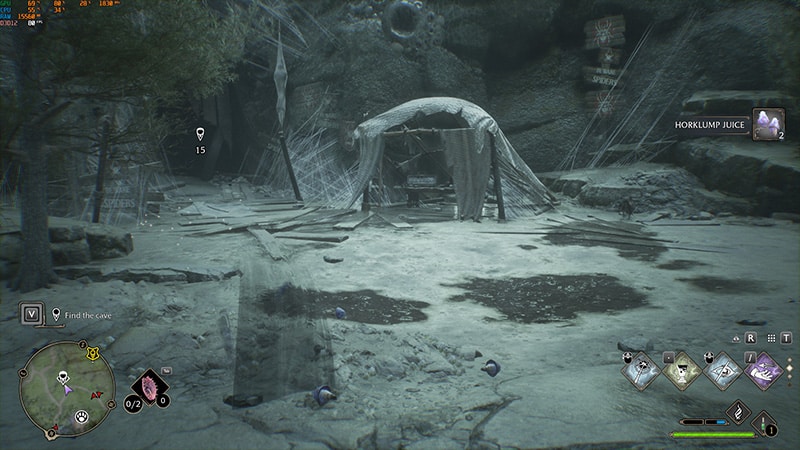Cast the crossed-out eye Disillusionment spell

(722, 370)
